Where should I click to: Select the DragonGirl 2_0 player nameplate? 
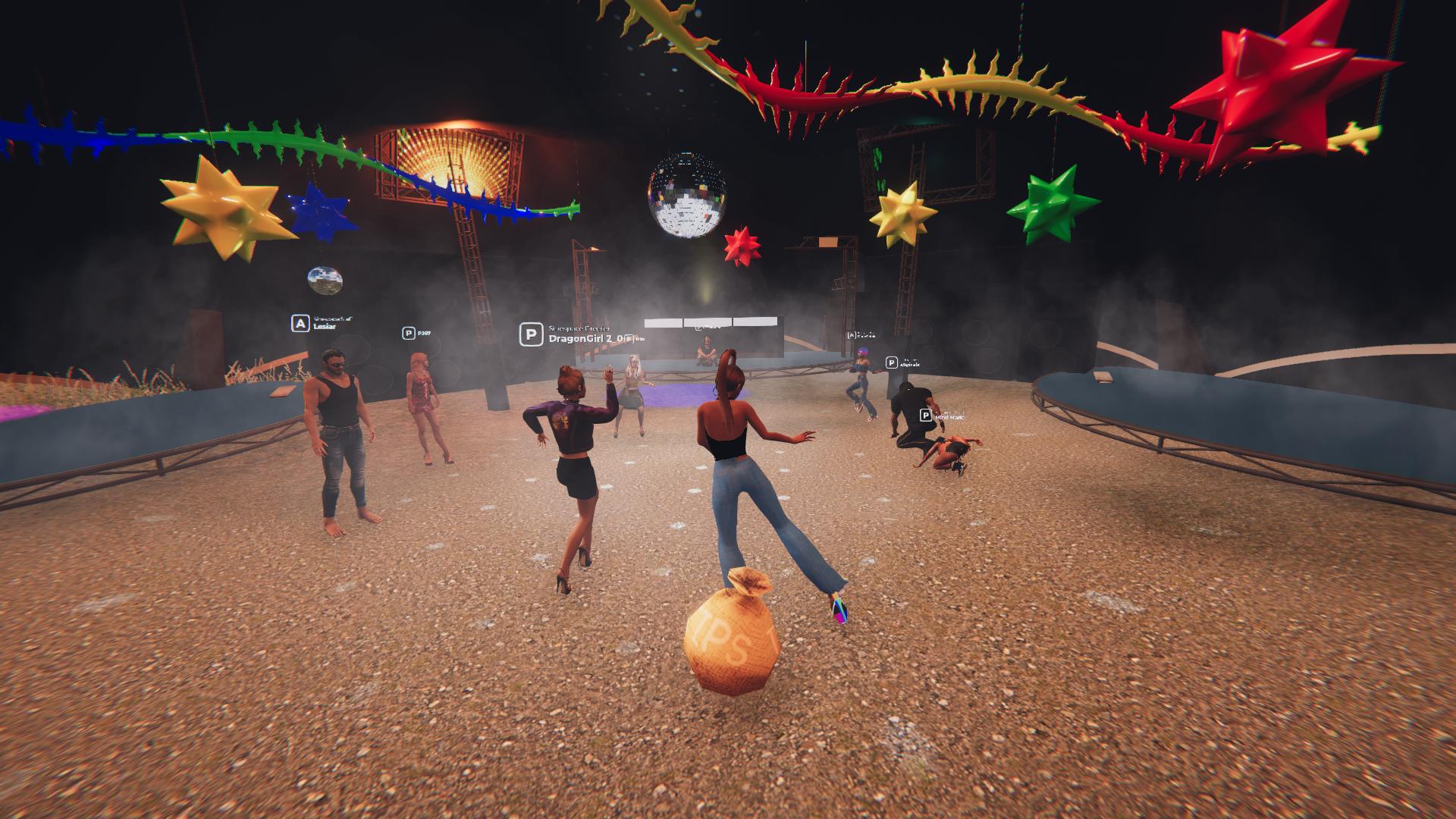point(584,338)
